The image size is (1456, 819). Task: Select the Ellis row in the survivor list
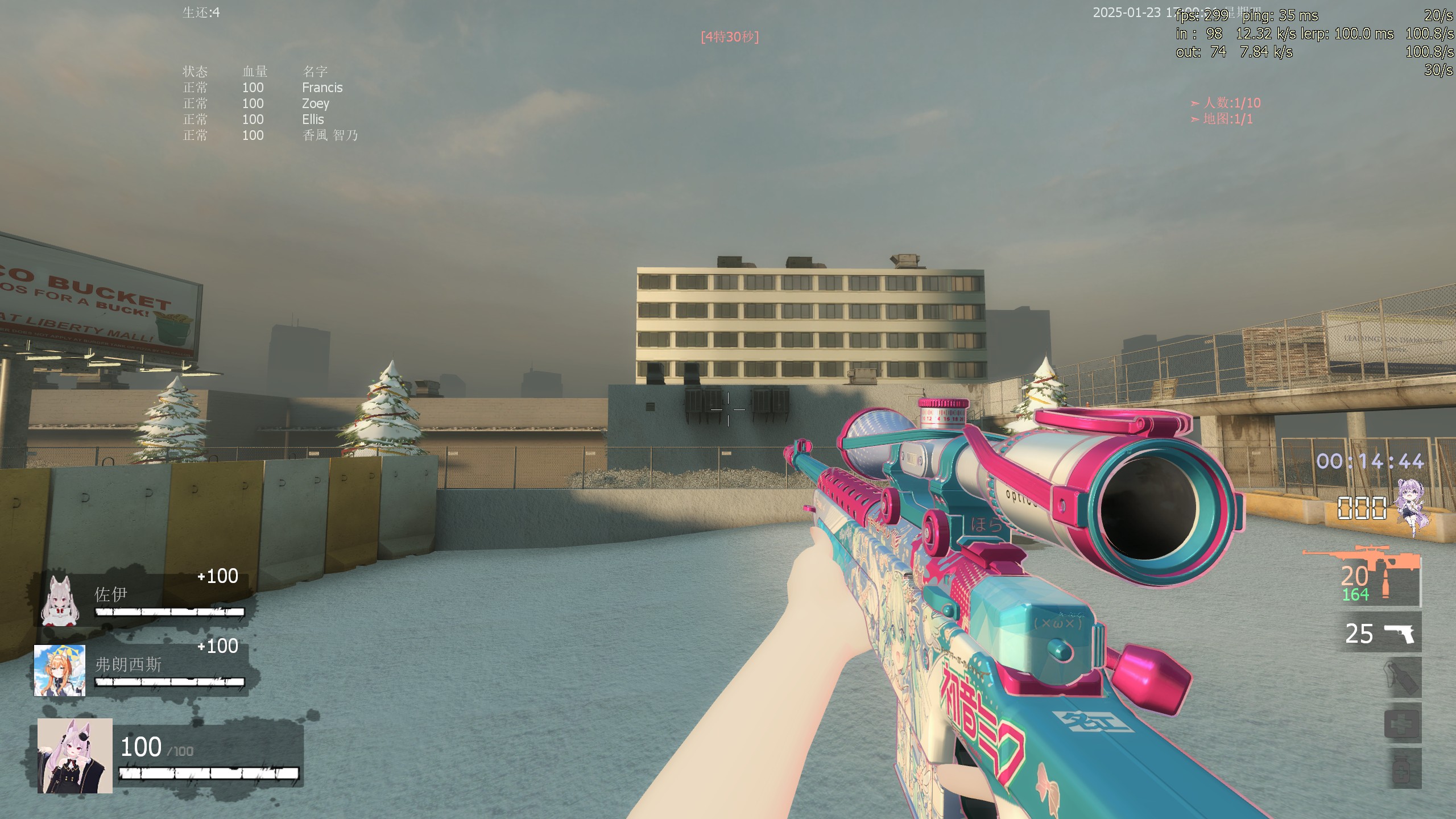313,119
